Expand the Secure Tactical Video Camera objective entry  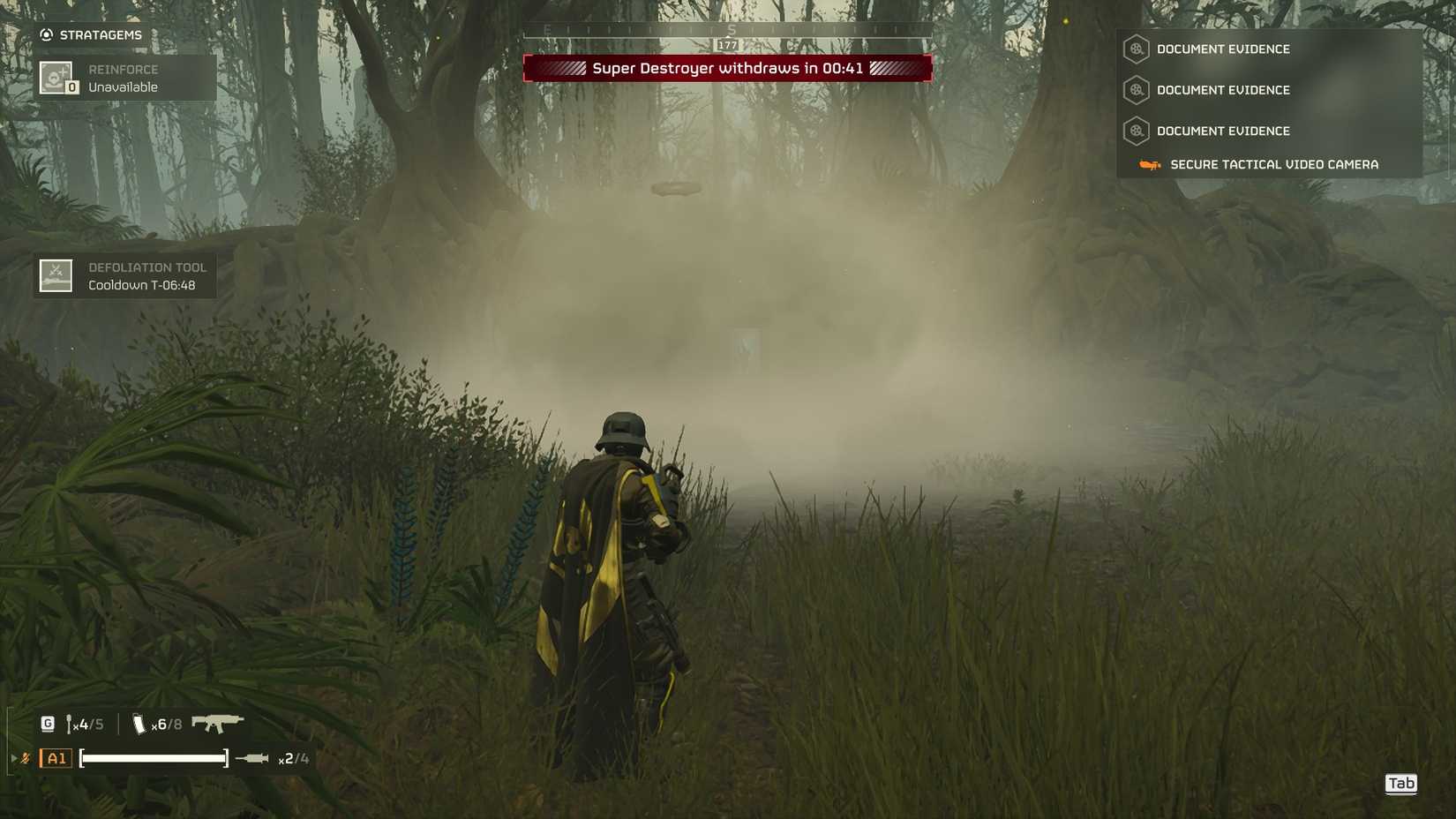1275,164
